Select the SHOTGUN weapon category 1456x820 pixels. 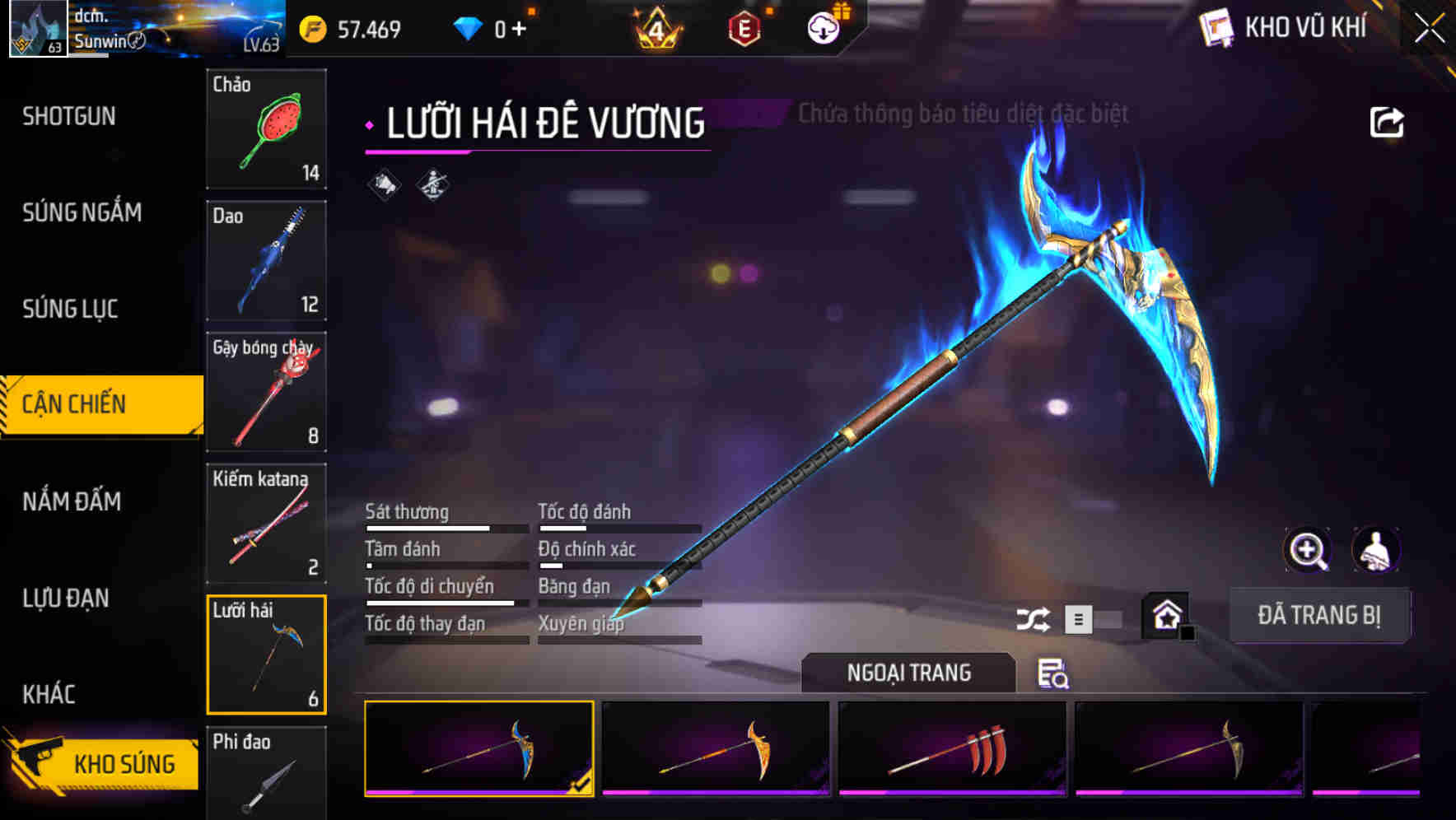[68, 116]
